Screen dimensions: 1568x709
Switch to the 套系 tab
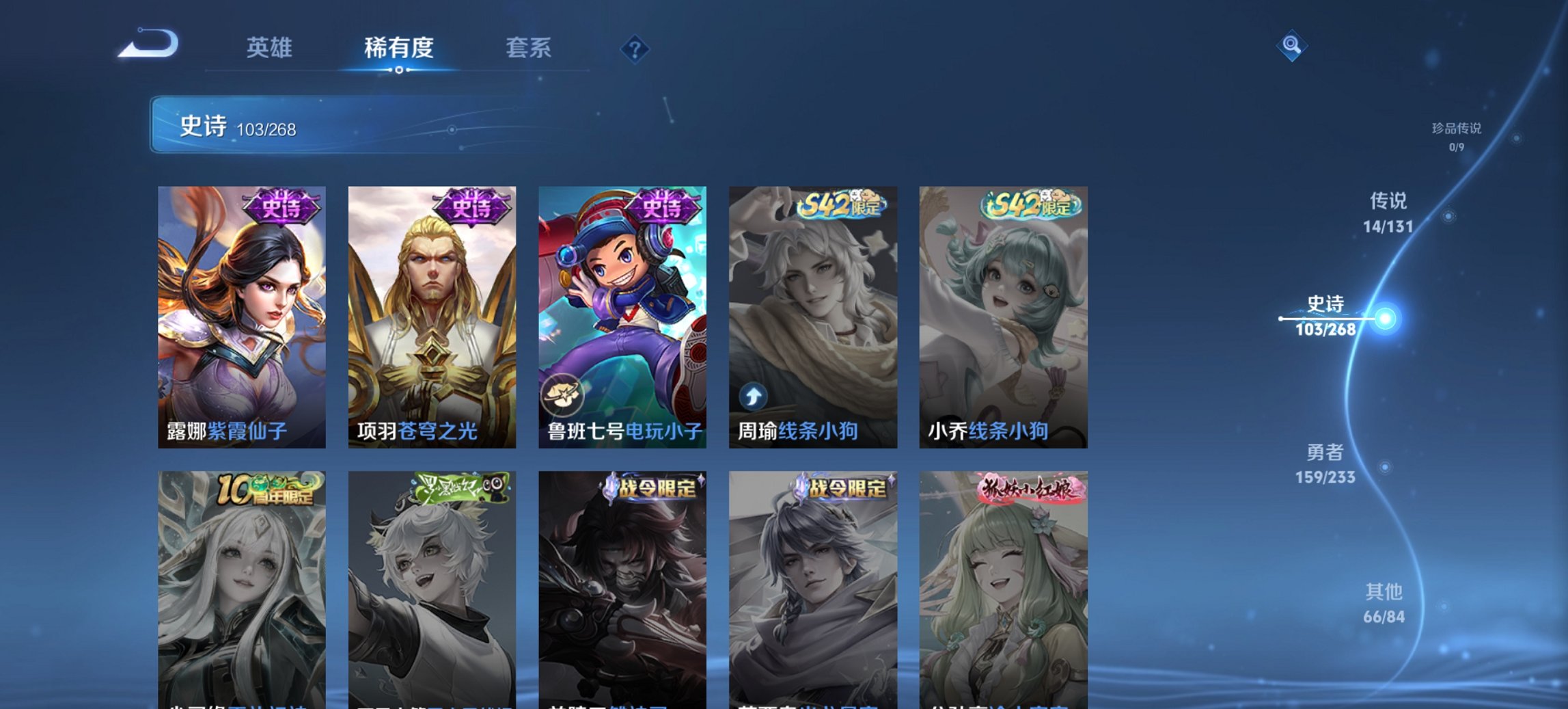529,48
